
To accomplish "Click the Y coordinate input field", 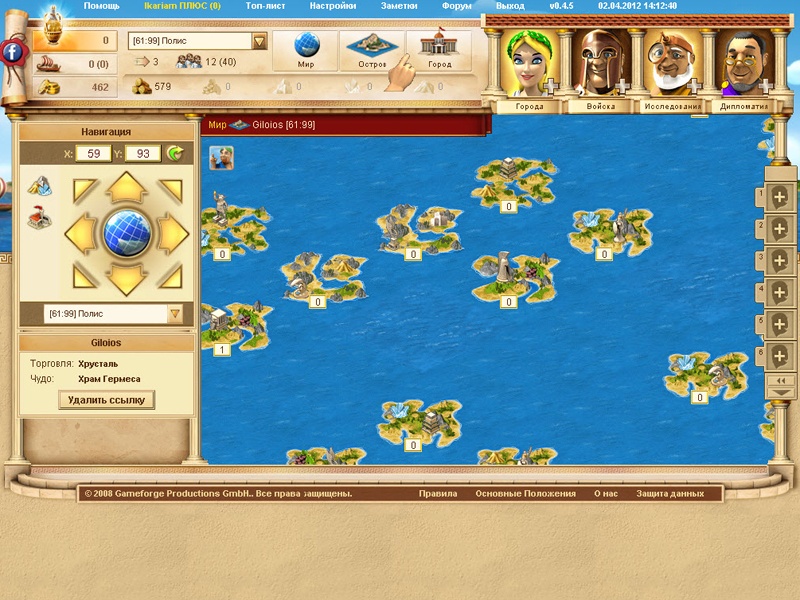I will click(x=143, y=153).
